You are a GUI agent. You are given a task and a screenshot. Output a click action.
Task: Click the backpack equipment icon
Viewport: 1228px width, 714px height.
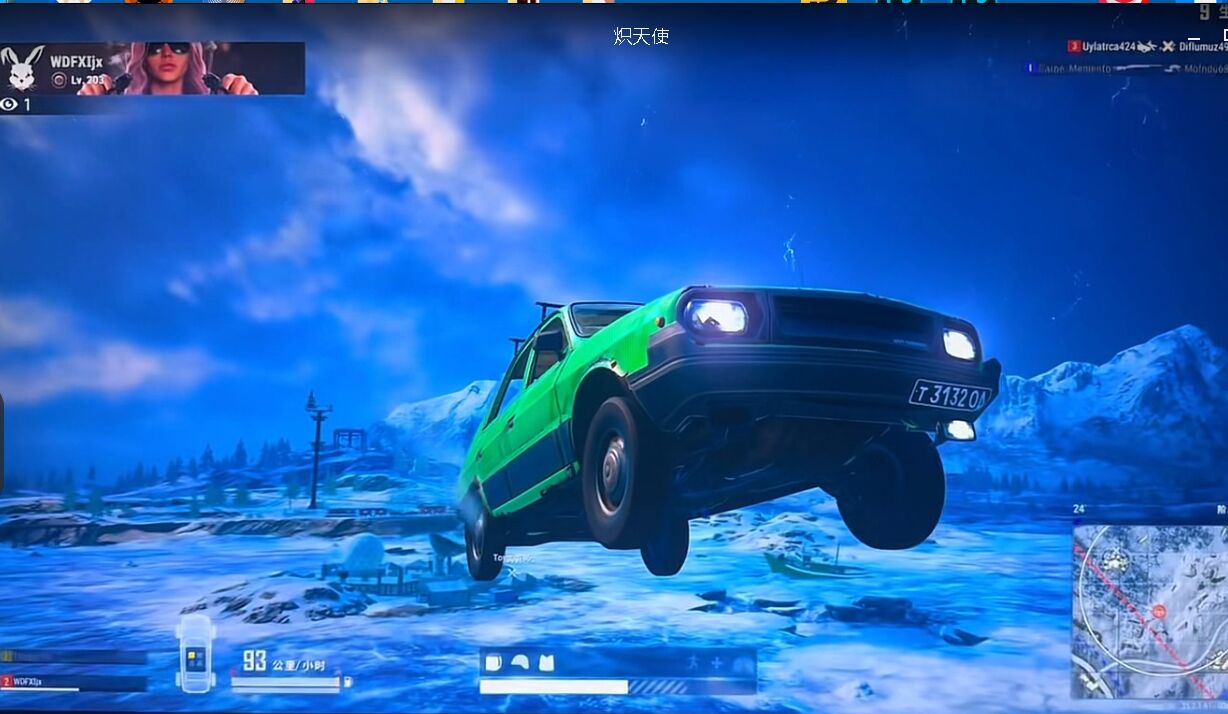(x=493, y=662)
